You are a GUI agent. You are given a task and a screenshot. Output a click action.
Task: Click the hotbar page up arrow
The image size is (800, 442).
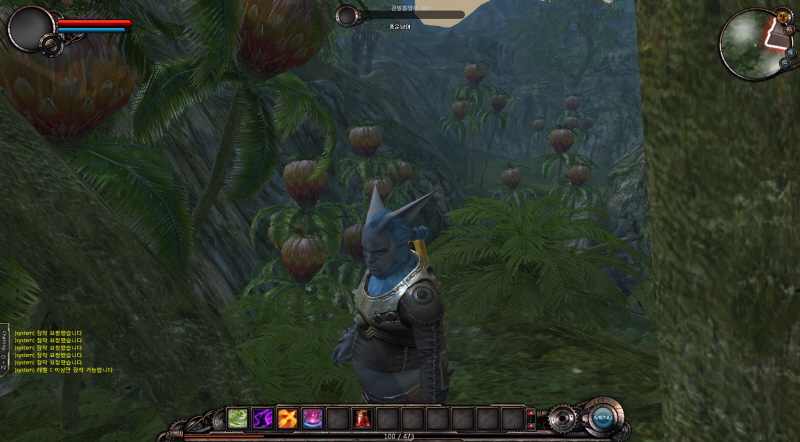point(532,412)
